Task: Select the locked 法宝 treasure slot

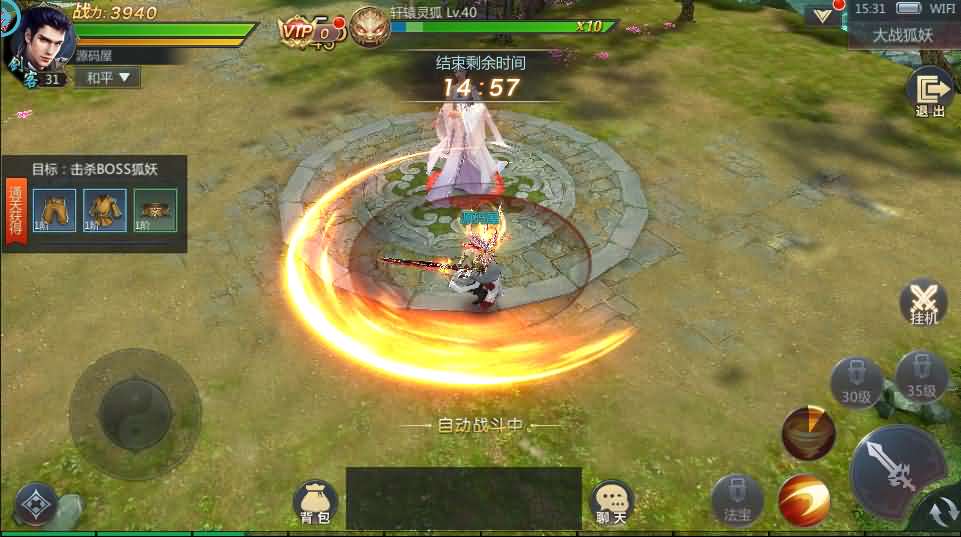Action: pos(737,497)
